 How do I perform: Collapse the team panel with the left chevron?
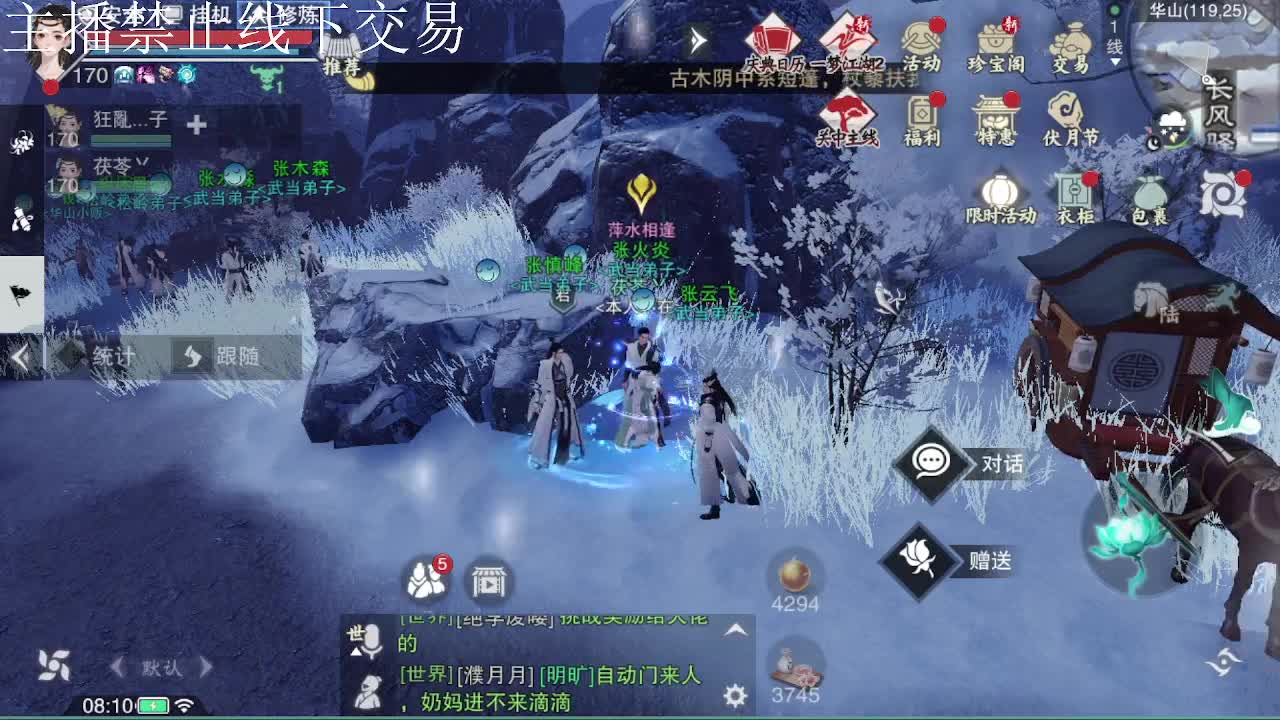(x=20, y=356)
